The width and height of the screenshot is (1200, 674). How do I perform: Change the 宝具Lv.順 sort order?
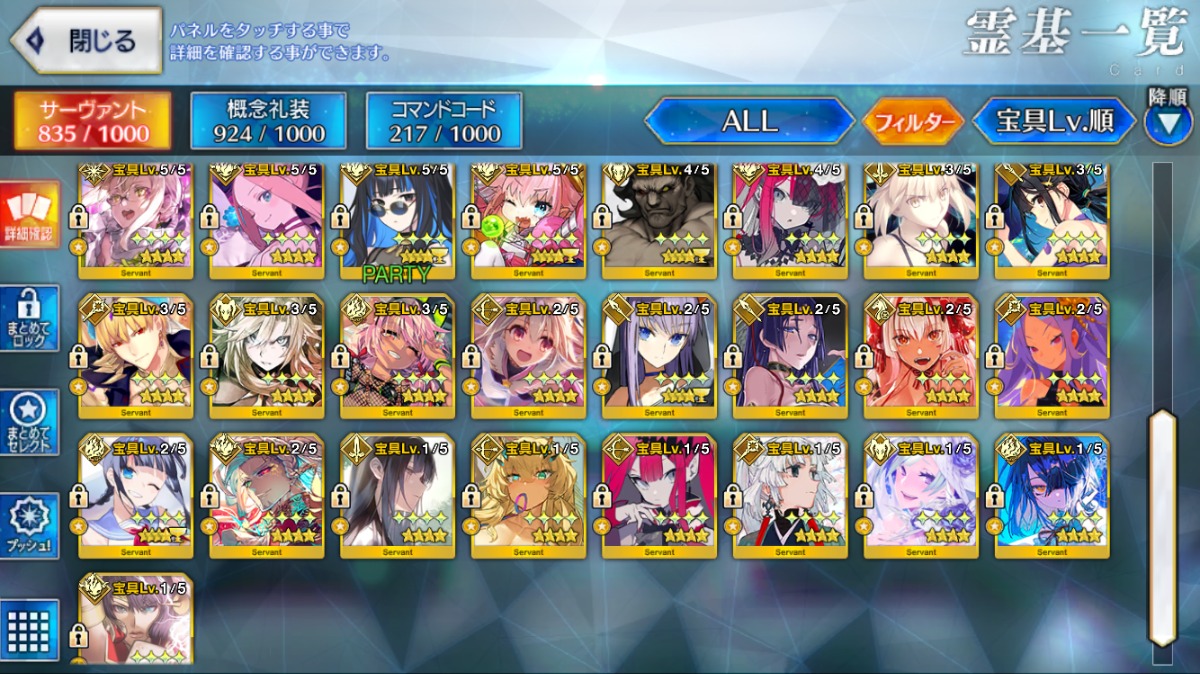pos(1054,122)
